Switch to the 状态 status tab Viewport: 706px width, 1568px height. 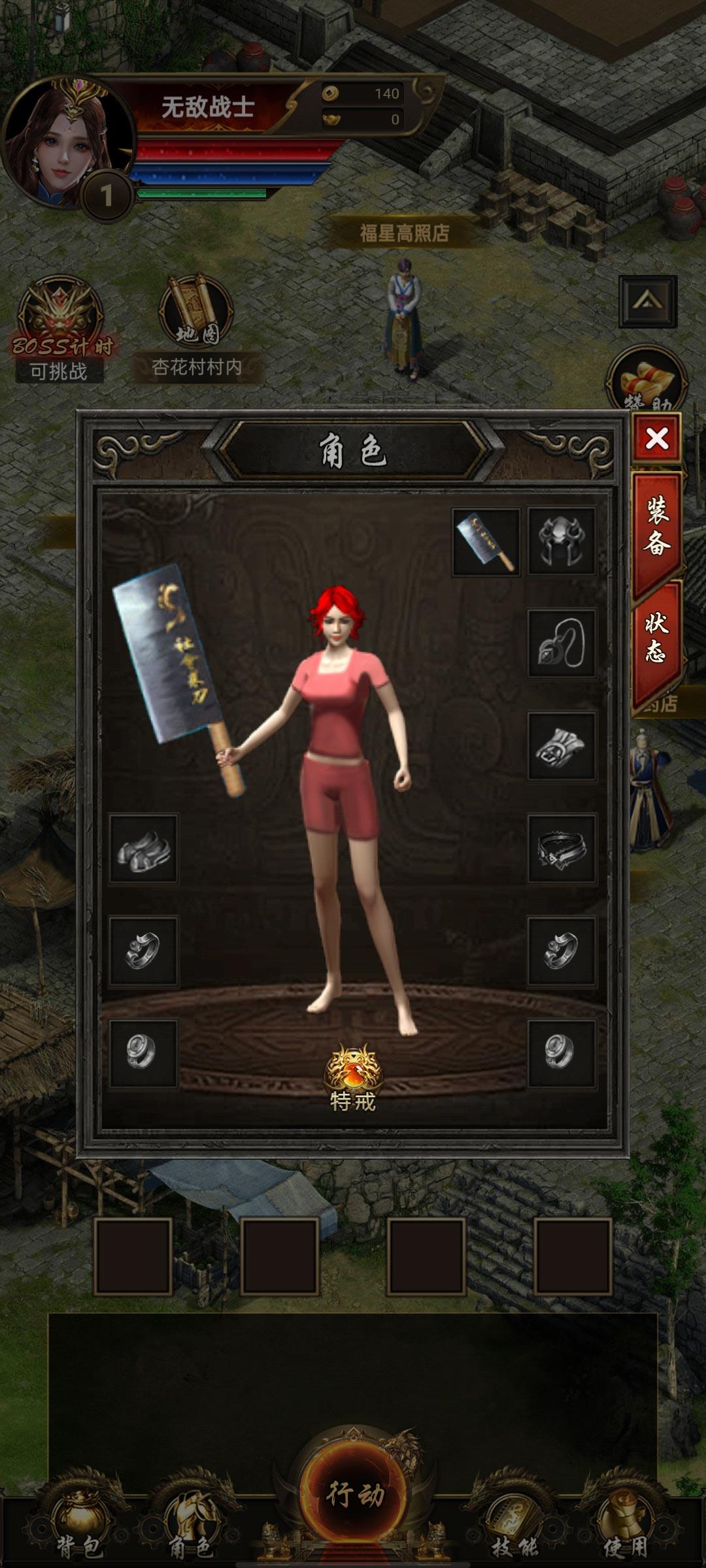(656, 638)
